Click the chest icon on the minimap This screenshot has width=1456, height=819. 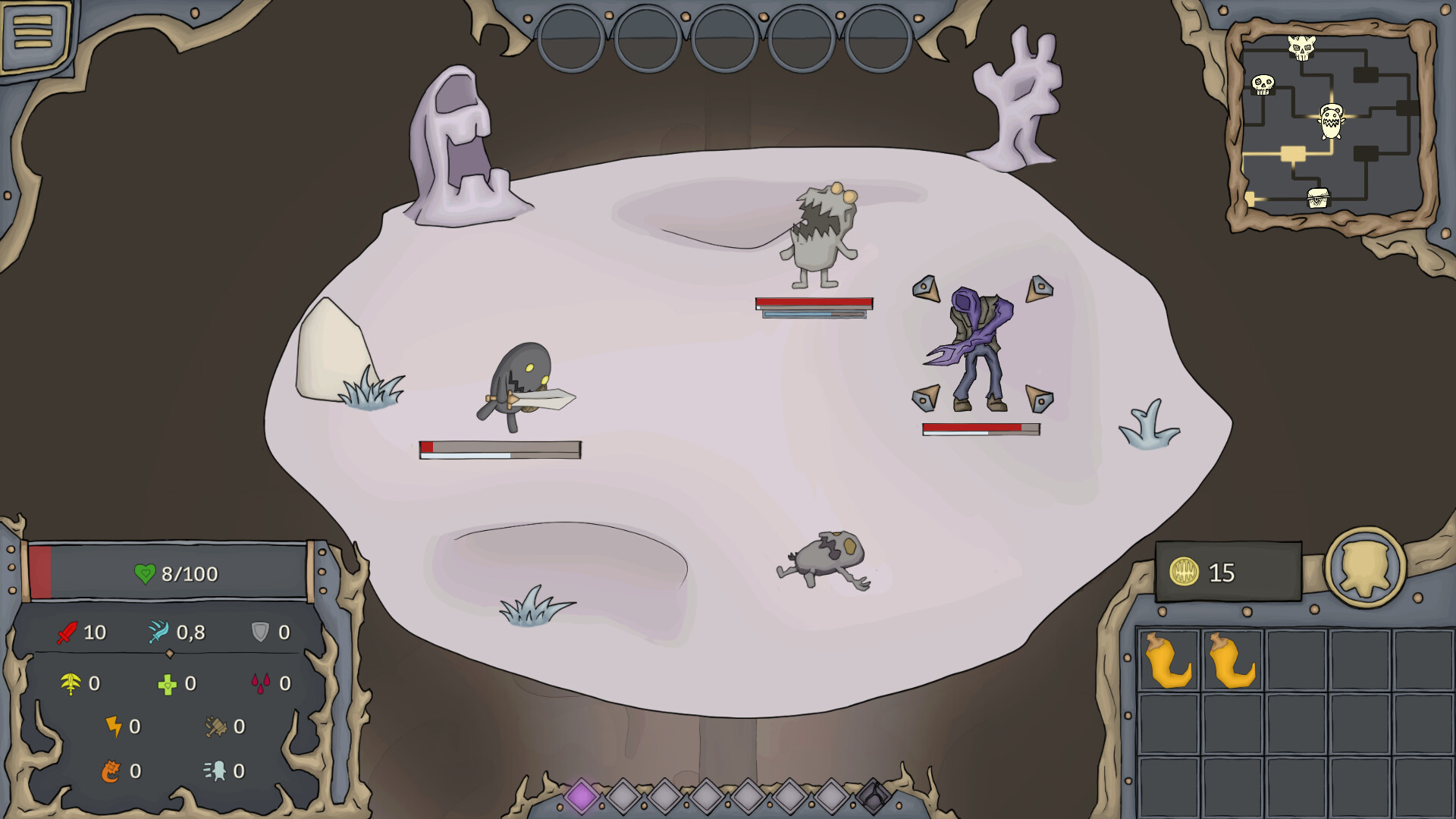[1319, 199]
